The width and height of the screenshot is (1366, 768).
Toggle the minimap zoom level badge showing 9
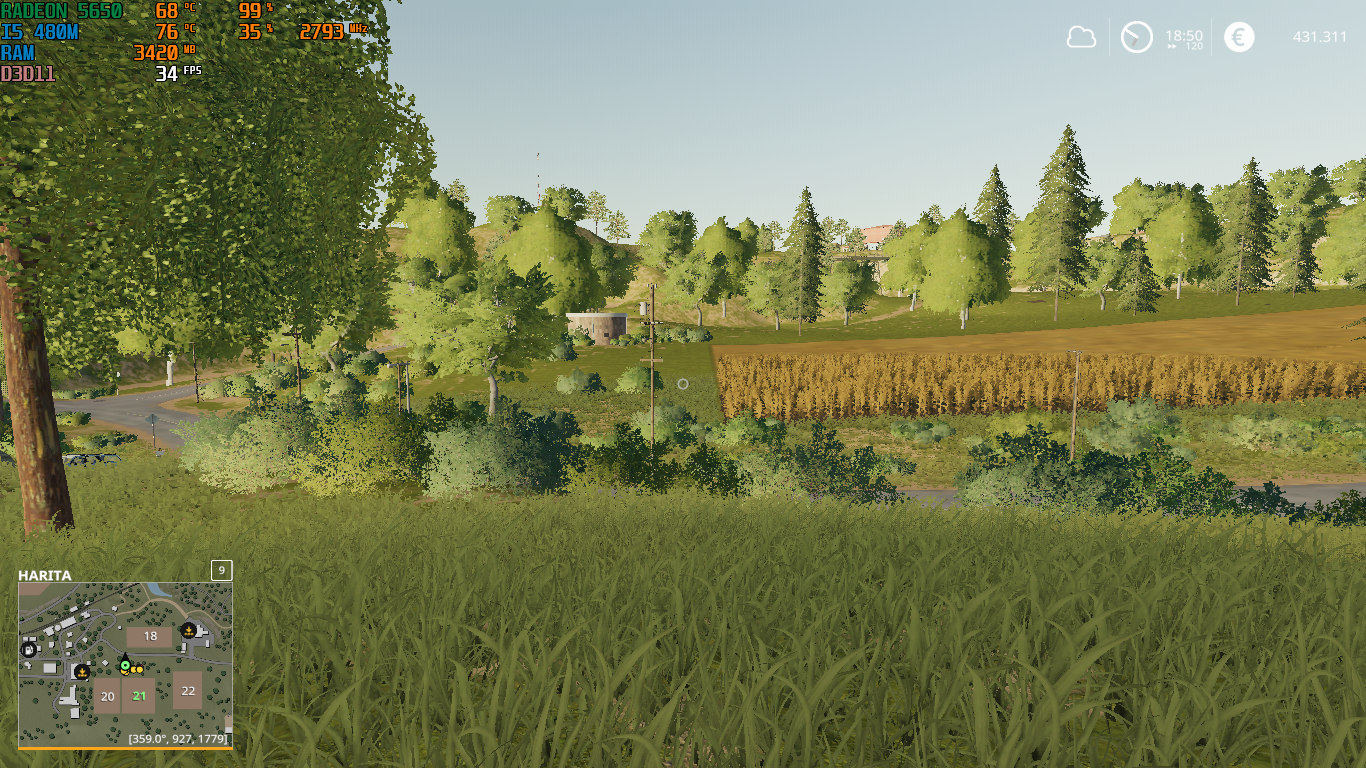[x=221, y=571]
